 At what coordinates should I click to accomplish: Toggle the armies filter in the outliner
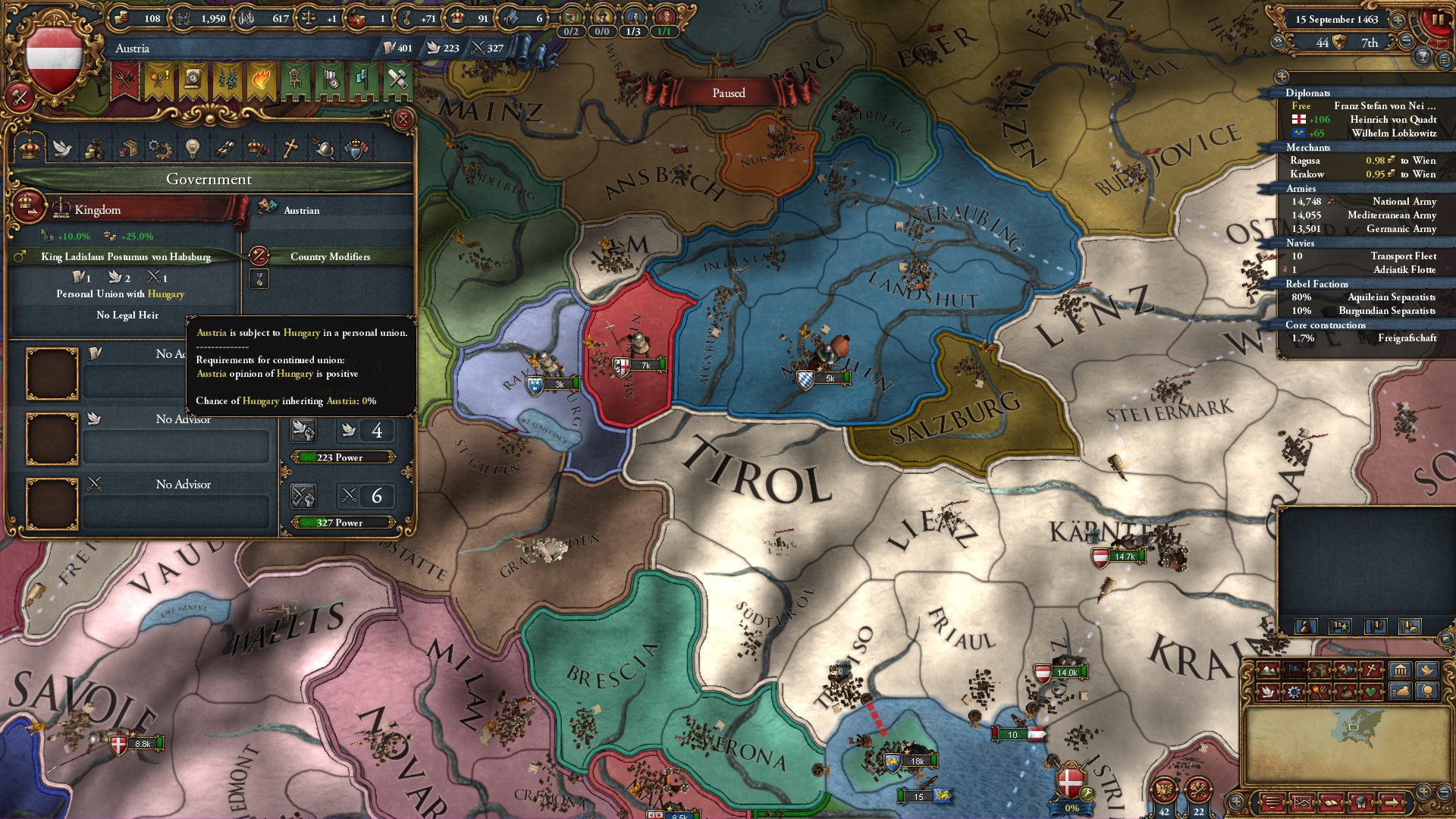pyautogui.click(x=1301, y=188)
